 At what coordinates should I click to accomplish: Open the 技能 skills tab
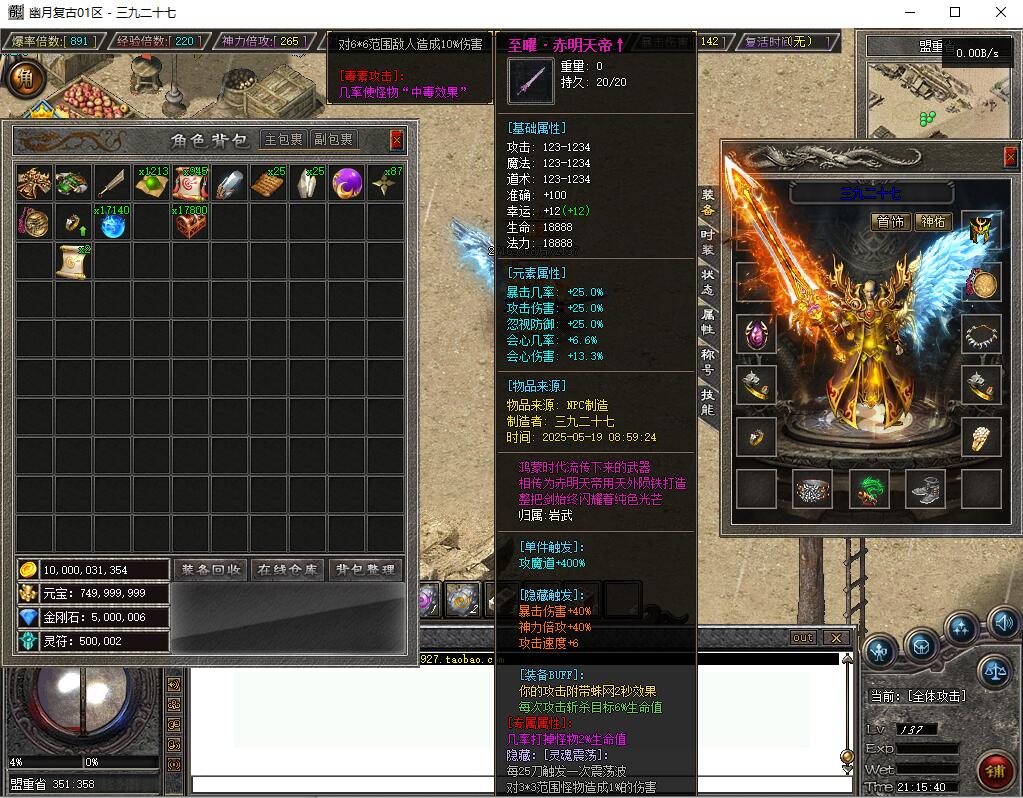click(x=707, y=402)
